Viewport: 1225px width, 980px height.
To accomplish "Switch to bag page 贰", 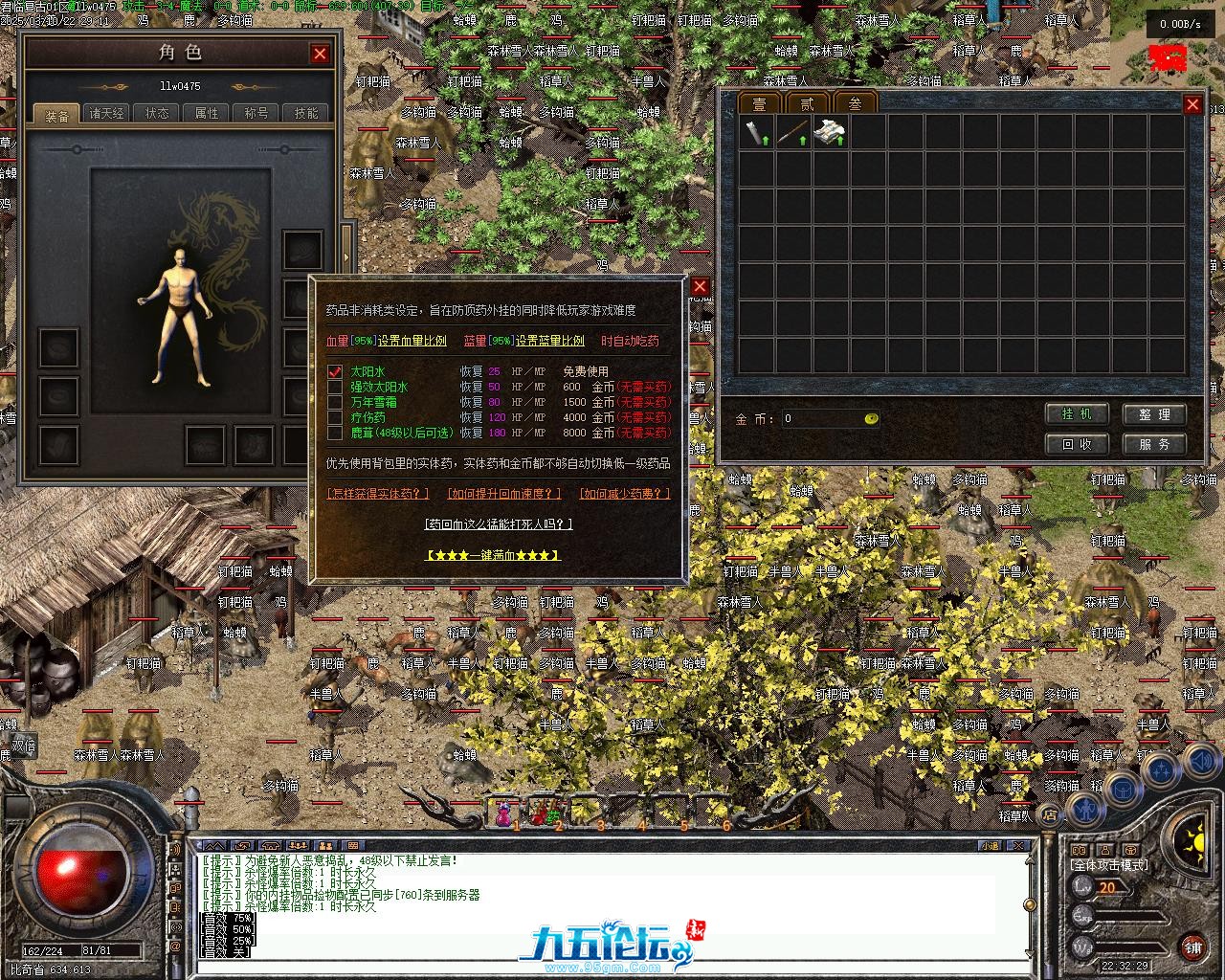I will (807, 103).
